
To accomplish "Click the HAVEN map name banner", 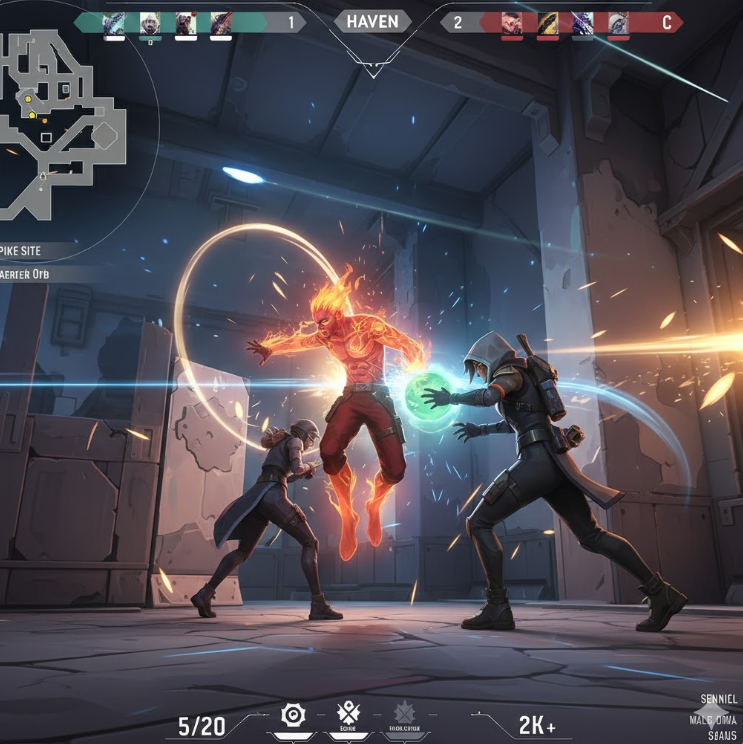I will click(372, 21).
